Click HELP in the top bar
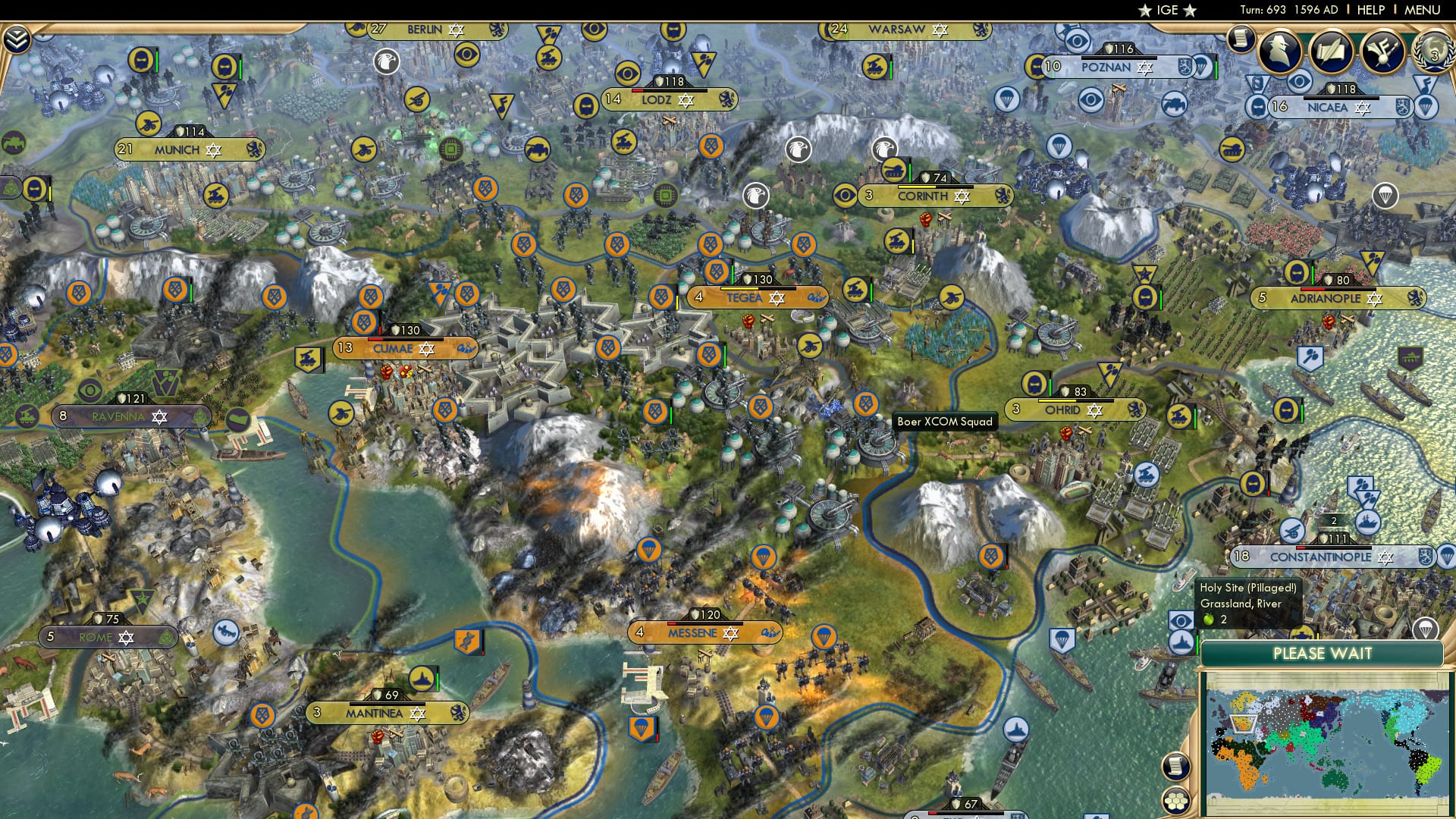The image size is (1456, 819). (1370, 9)
